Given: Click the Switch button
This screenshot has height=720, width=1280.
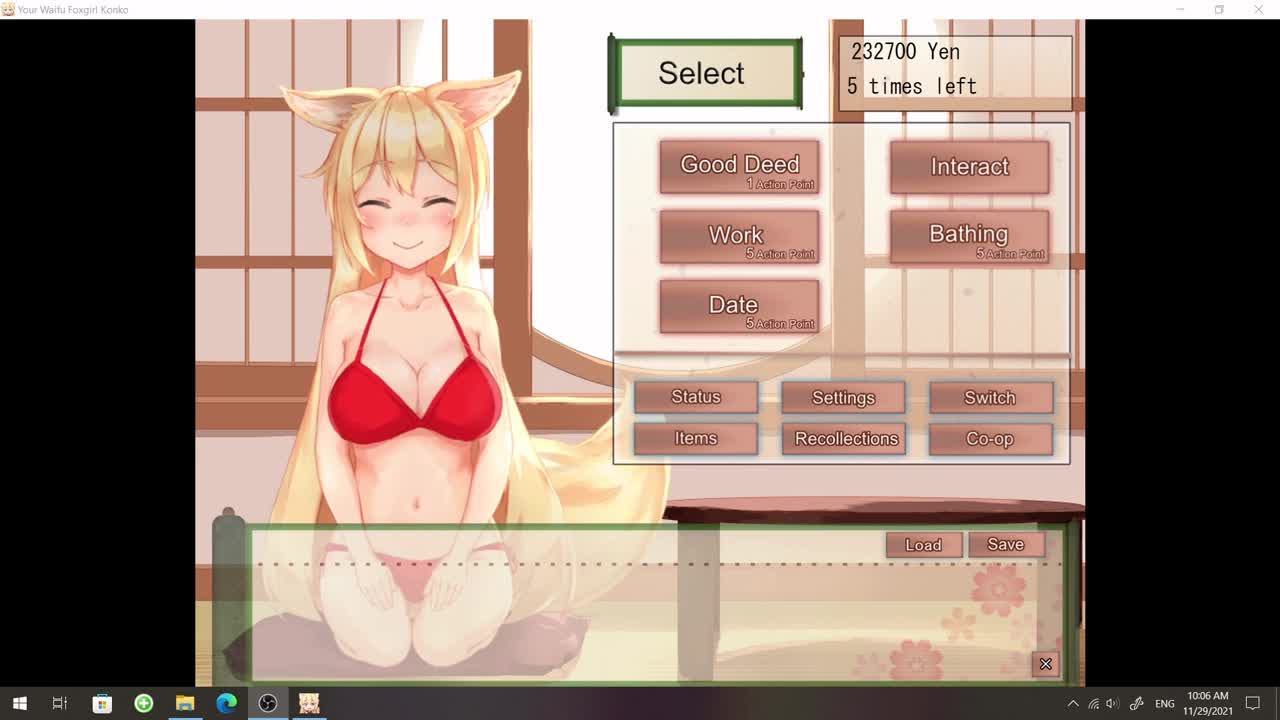Looking at the screenshot, I should (990, 397).
